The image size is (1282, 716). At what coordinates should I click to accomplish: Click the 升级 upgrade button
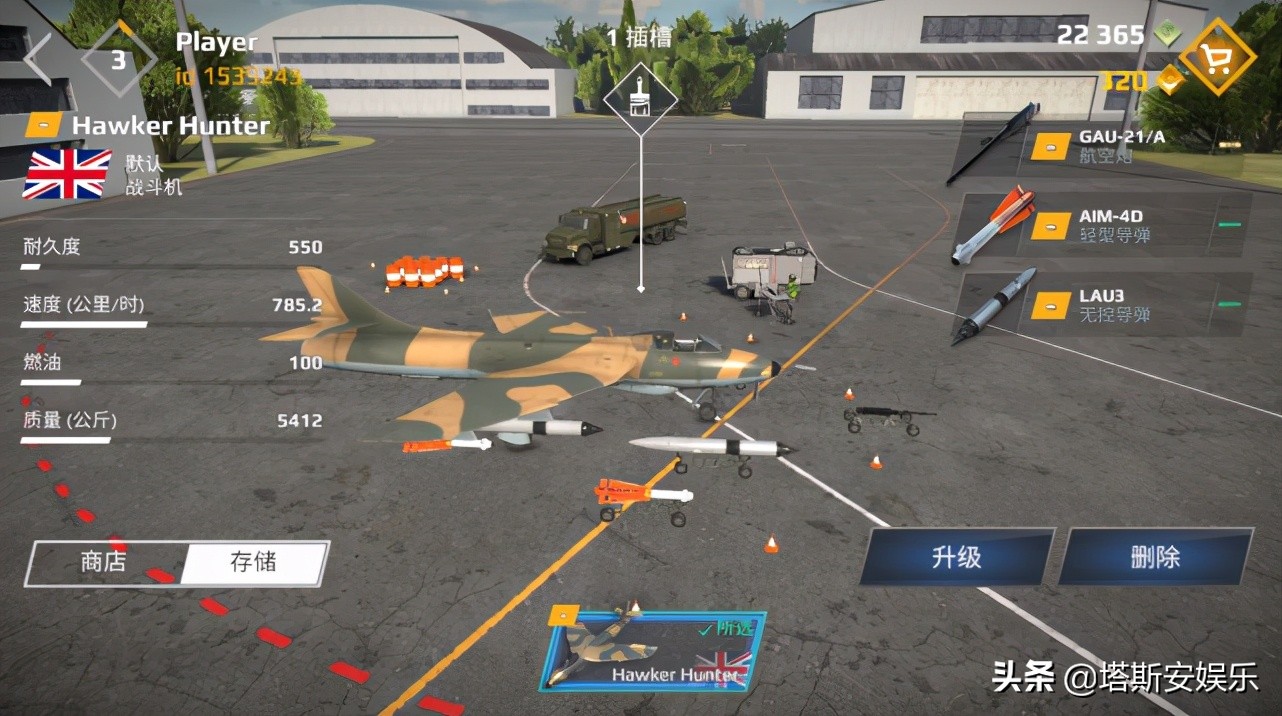click(x=956, y=557)
